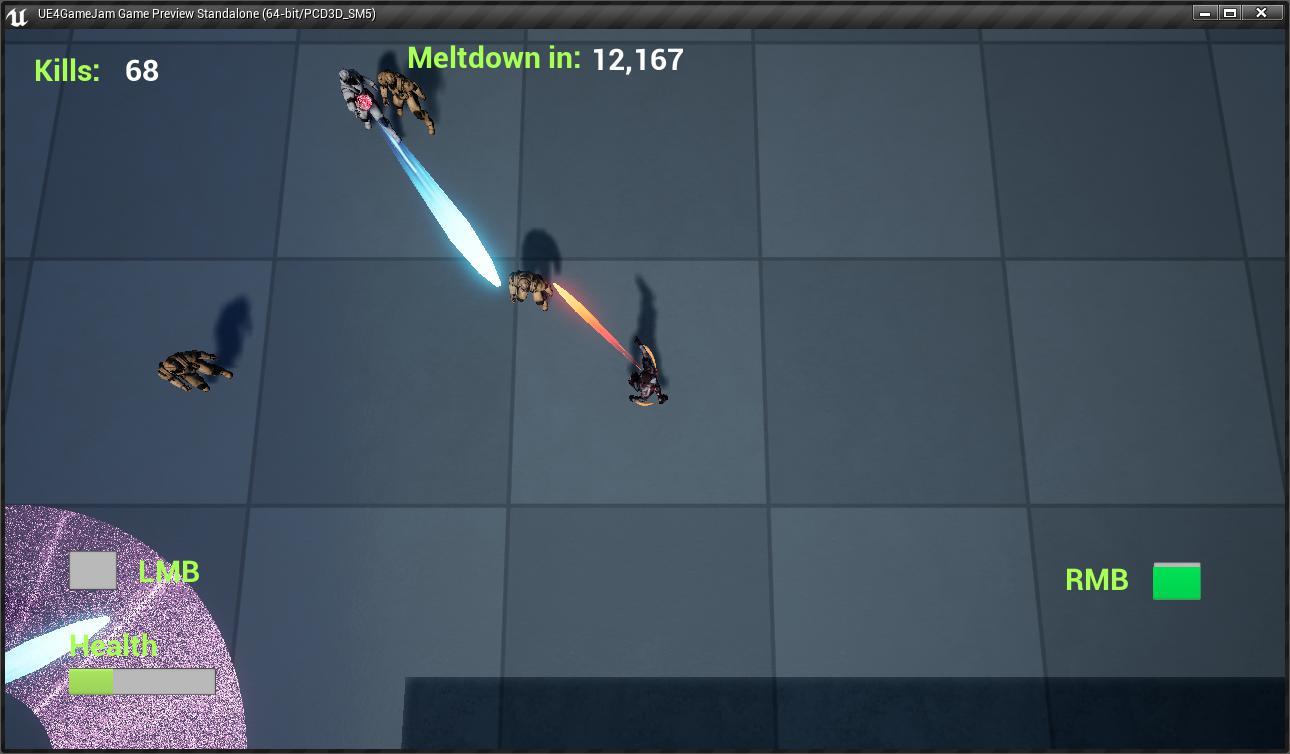Click the Kills counter label
The height and width of the screenshot is (754, 1290).
click(66, 71)
